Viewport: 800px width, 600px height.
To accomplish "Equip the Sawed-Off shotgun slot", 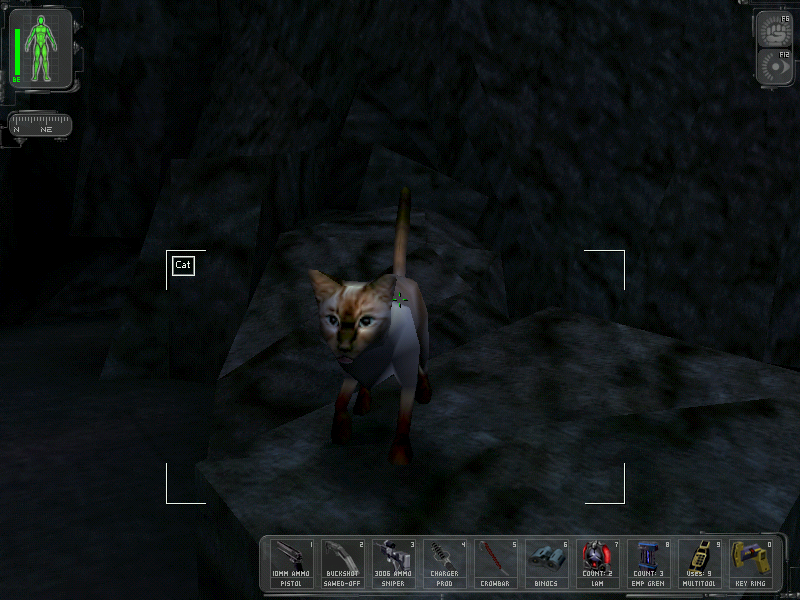I will click(x=344, y=564).
